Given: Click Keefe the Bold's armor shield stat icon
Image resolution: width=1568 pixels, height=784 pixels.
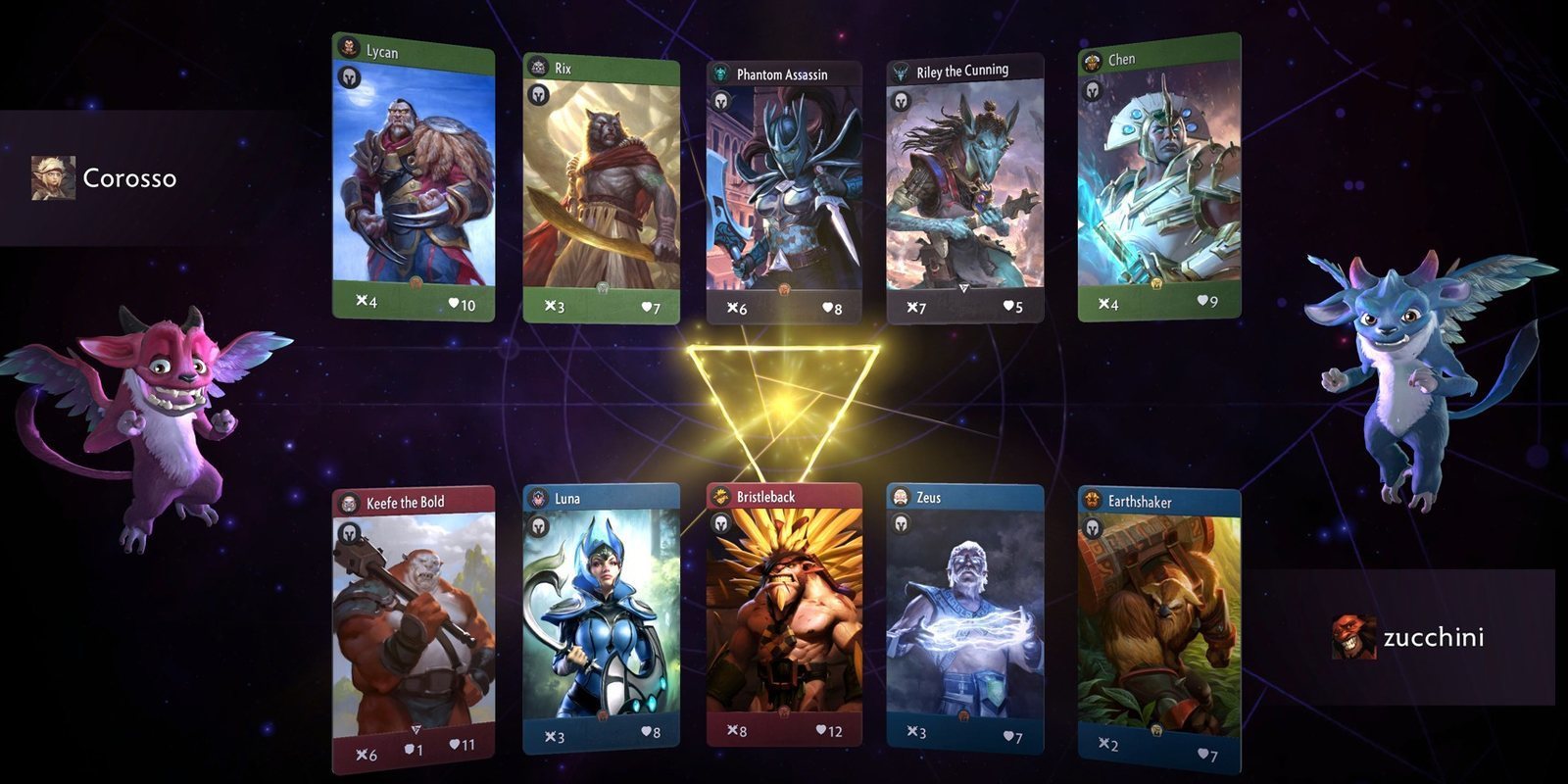Looking at the screenshot, I should click(x=411, y=752).
